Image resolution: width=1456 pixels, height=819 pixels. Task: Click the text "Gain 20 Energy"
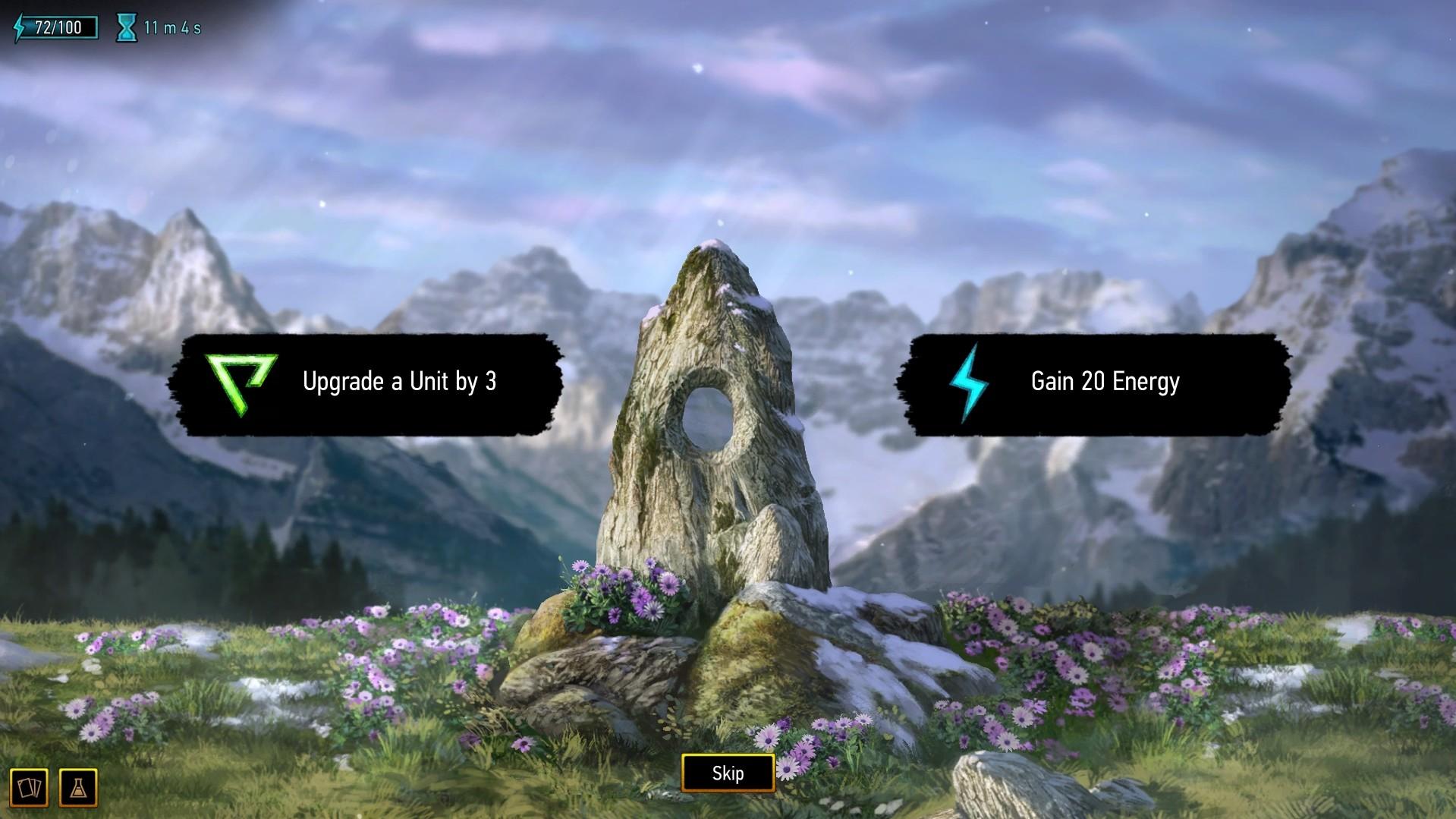(1105, 382)
